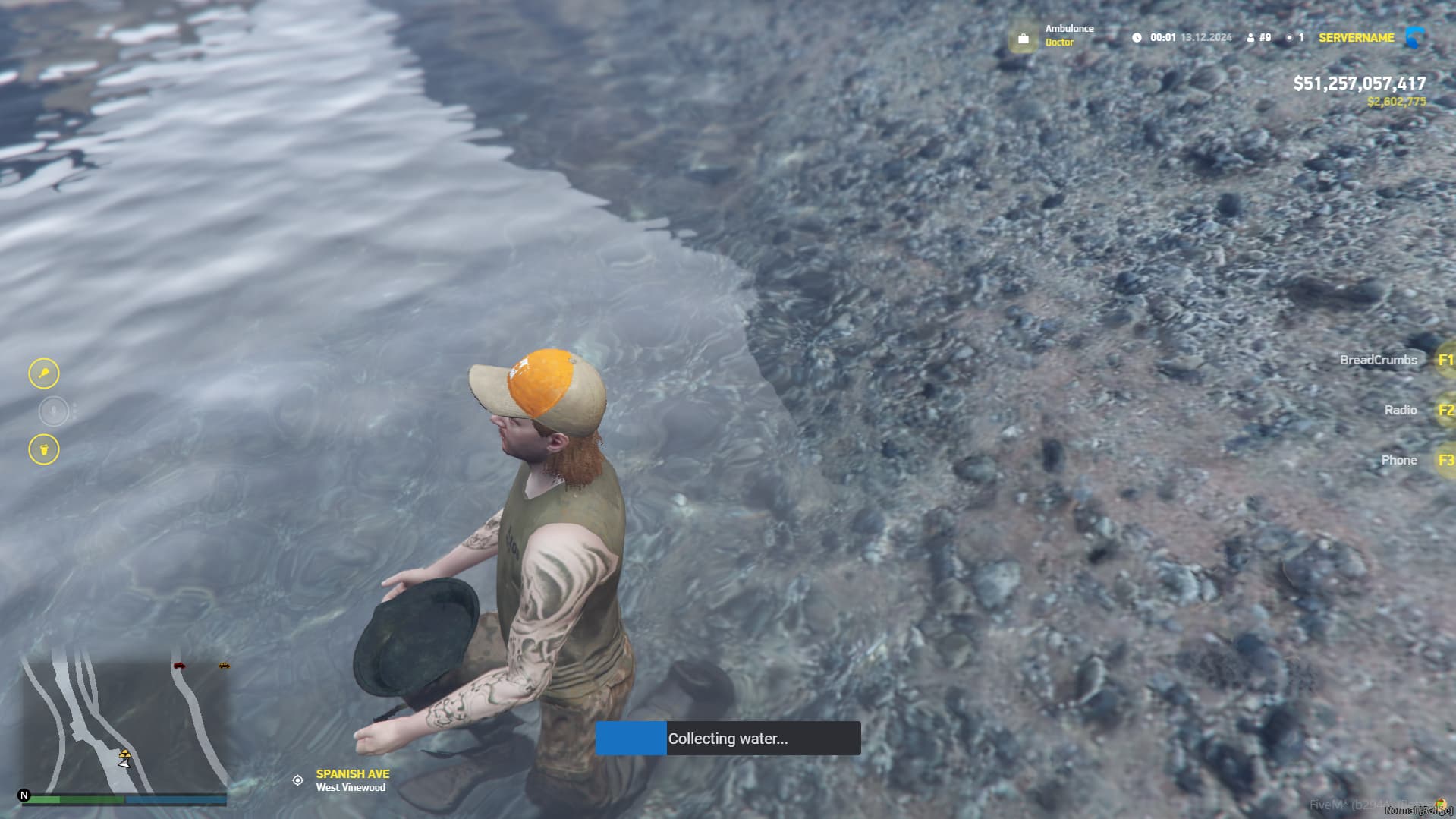Click the clock icon beside 00:01
1456x819 pixels.
[1135, 37]
